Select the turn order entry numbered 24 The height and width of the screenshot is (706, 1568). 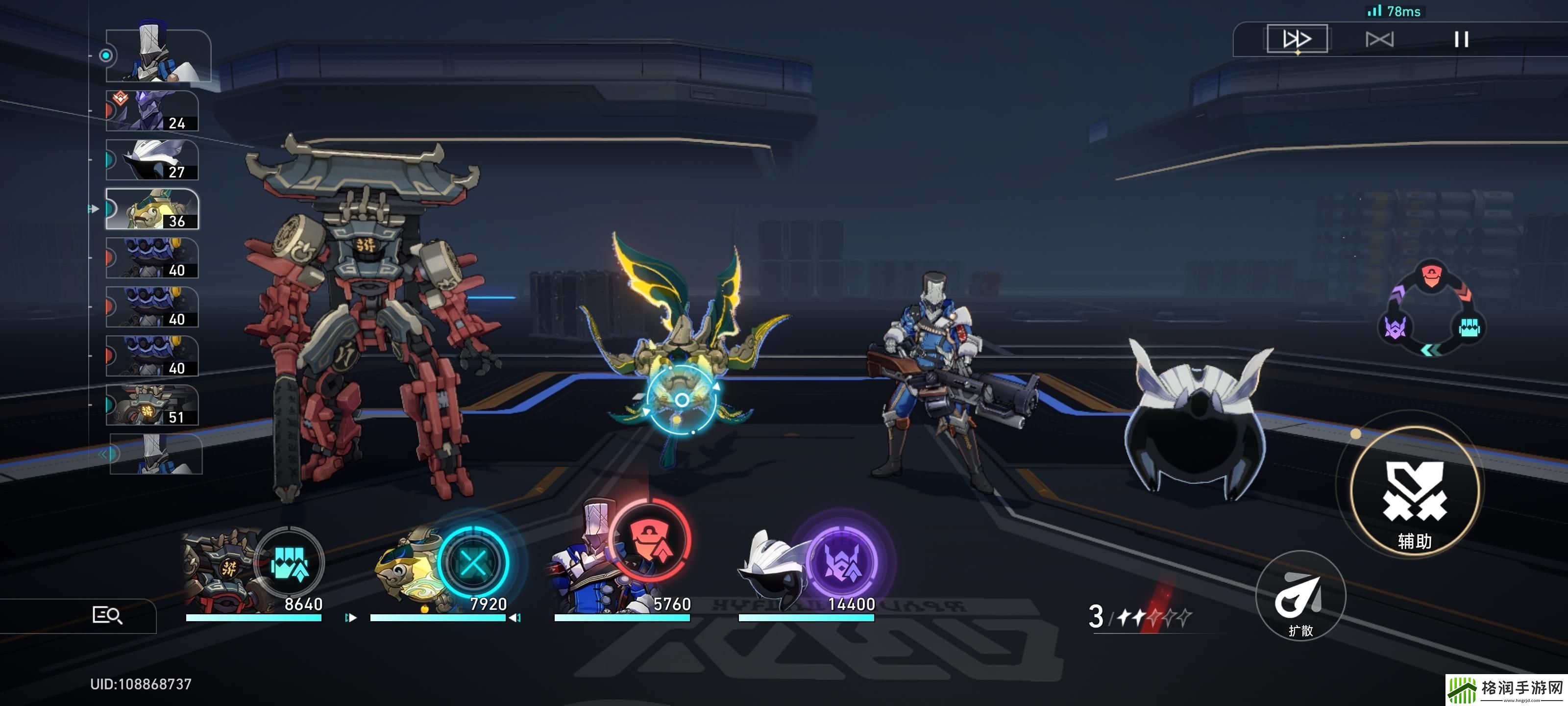[152, 111]
